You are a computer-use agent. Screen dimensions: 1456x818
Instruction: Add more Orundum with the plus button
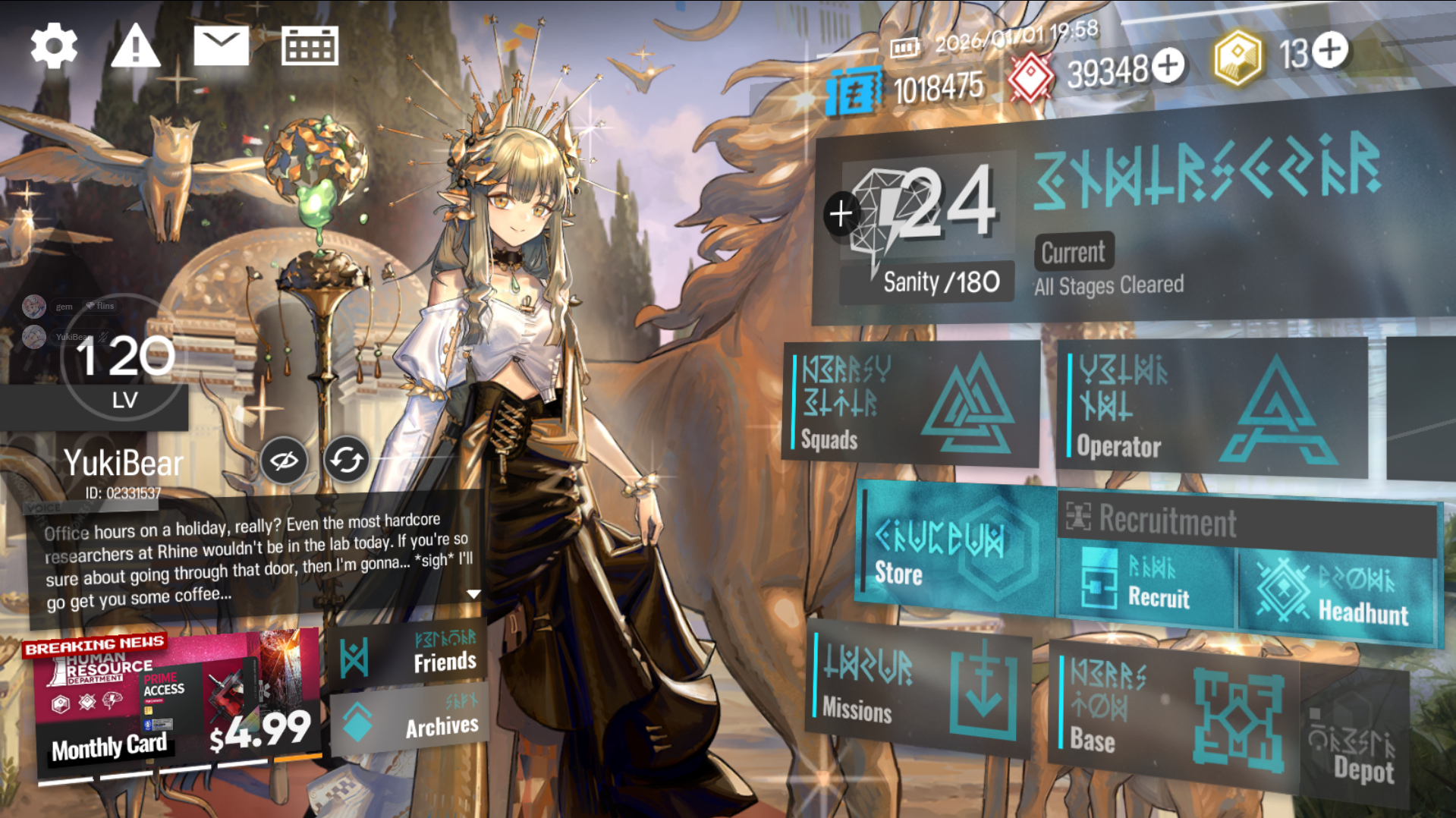[1168, 66]
